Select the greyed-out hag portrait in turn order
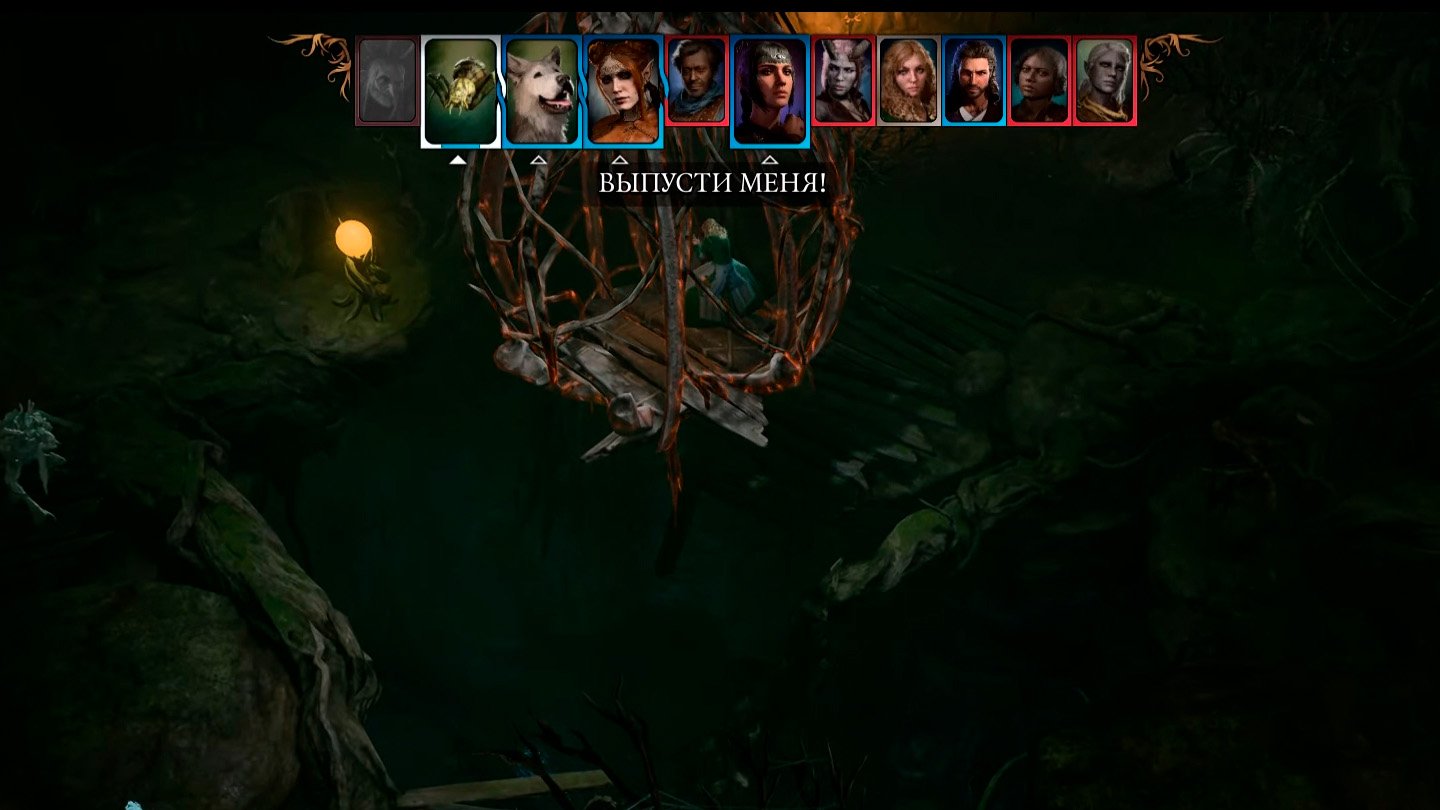The height and width of the screenshot is (810, 1440). pos(387,81)
